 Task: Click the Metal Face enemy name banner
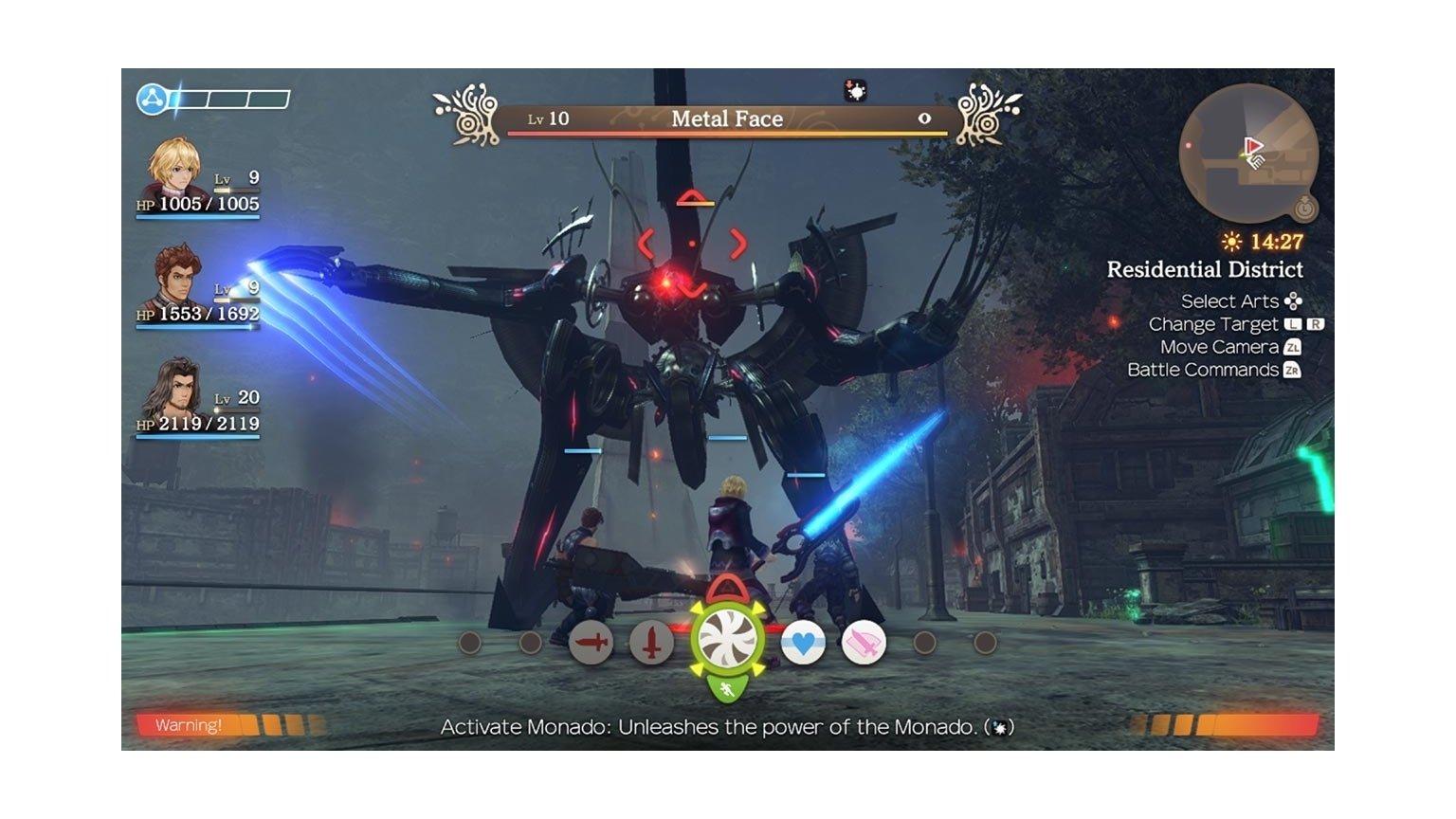725,118
